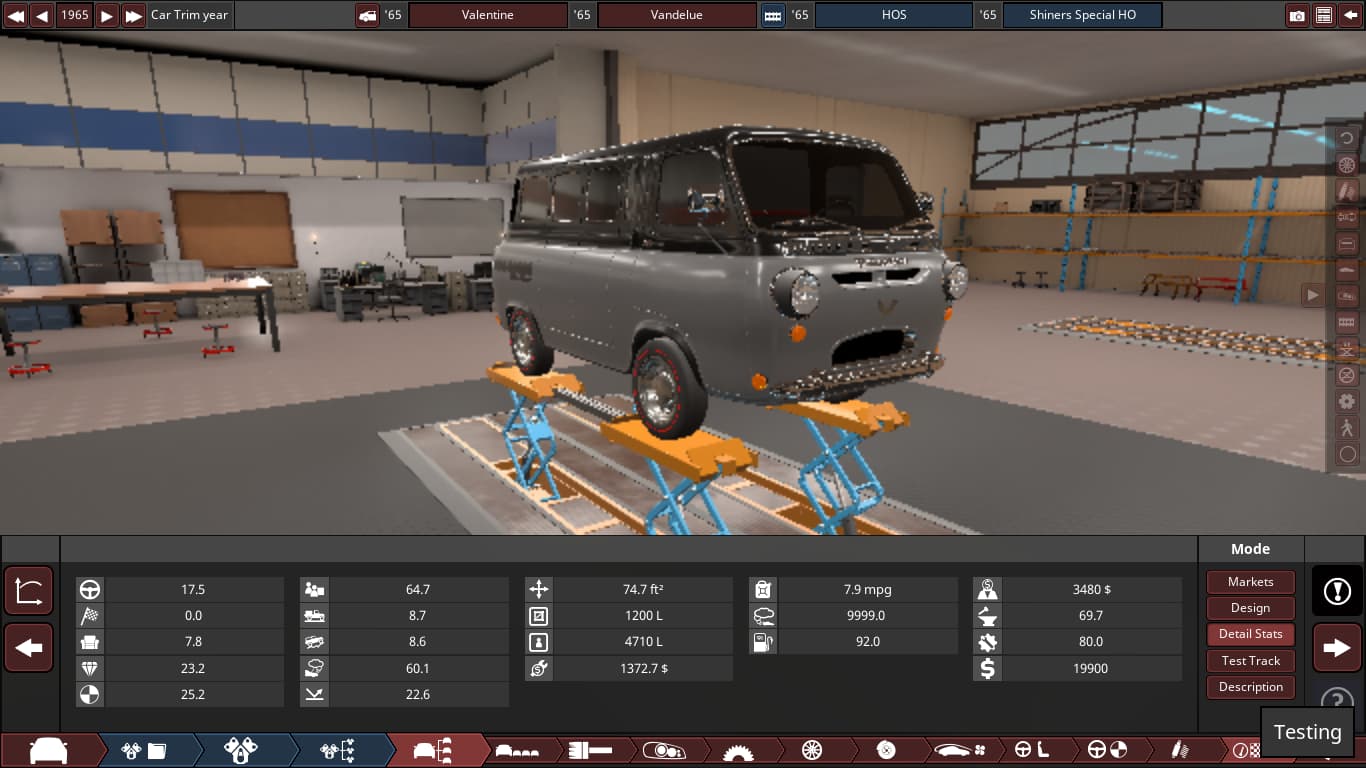The width and height of the screenshot is (1366, 768).
Task: Step the trim year back by one
Action: tap(42, 15)
